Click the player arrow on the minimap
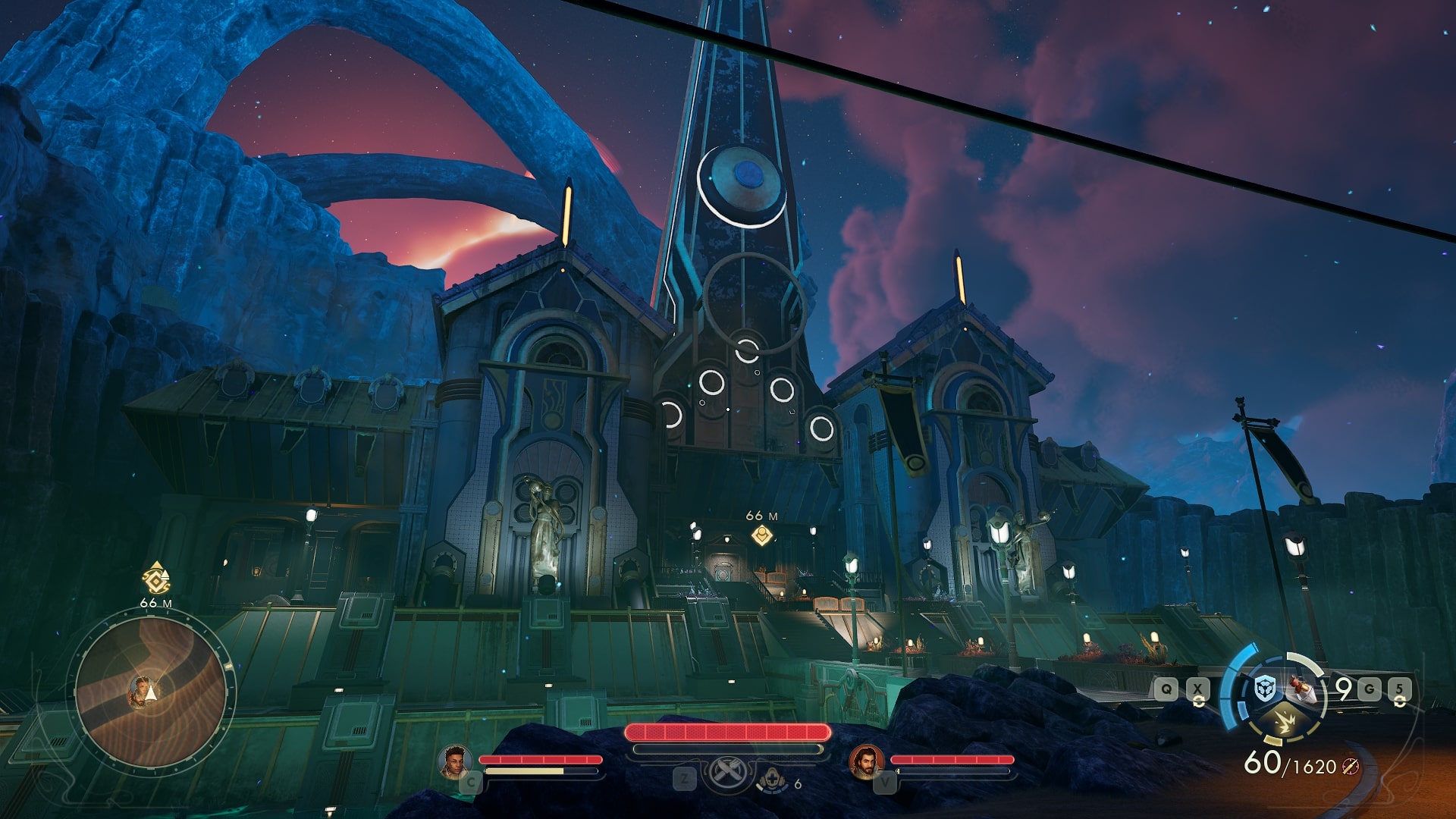Image resolution: width=1456 pixels, height=819 pixels. [x=152, y=692]
